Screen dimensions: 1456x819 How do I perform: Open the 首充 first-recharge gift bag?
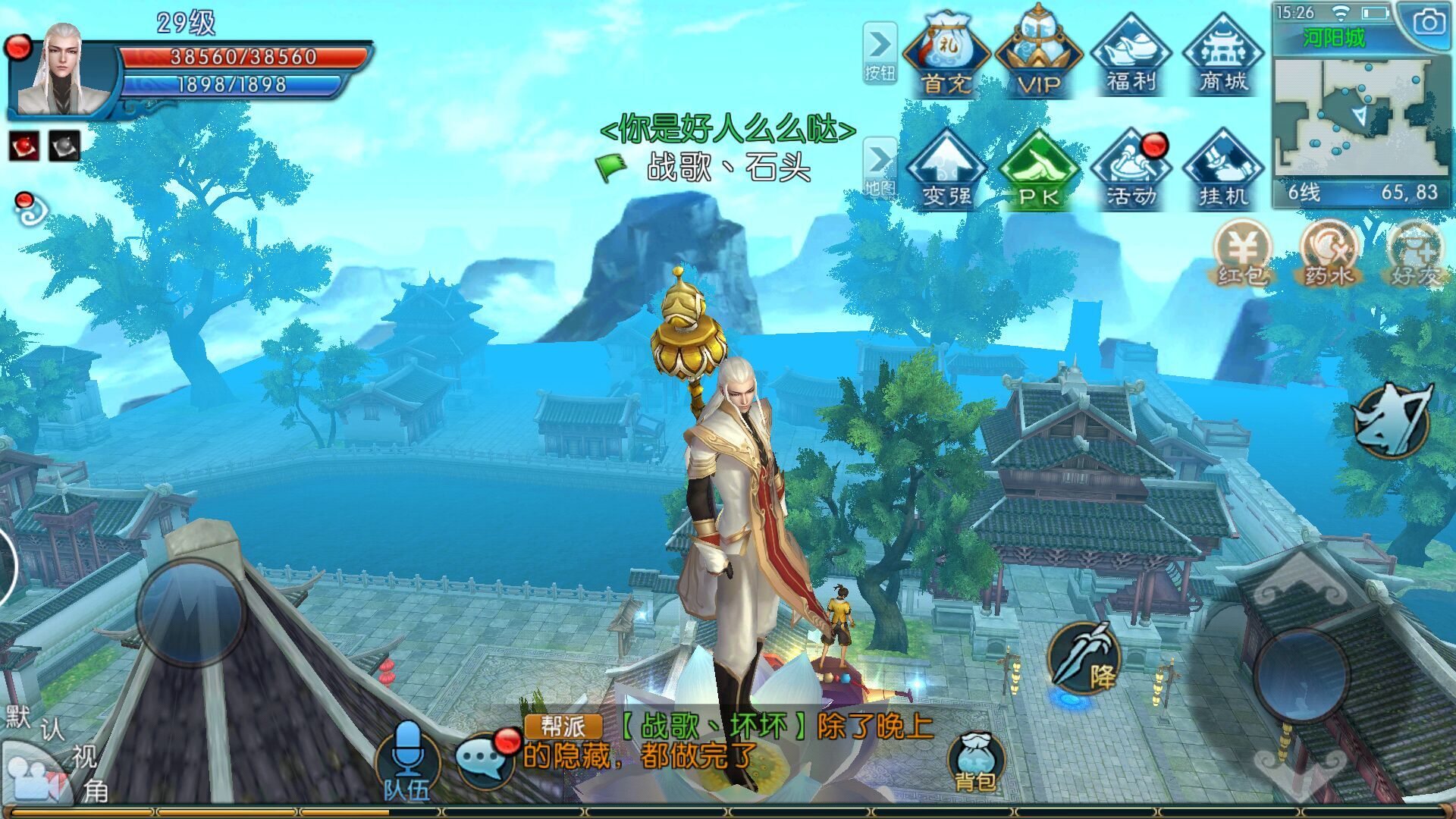[x=946, y=55]
